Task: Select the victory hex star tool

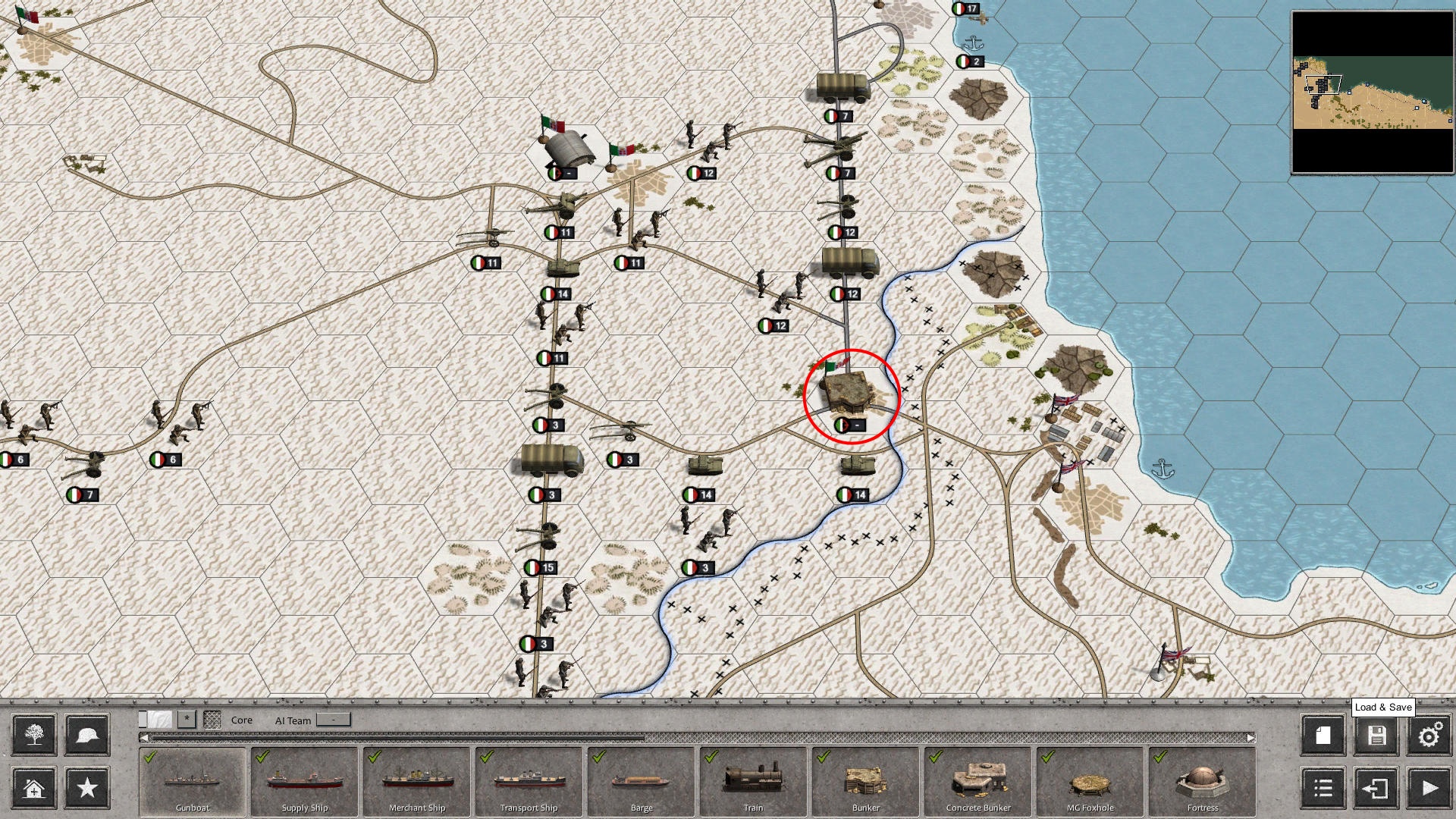Action: click(x=86, y=789)
